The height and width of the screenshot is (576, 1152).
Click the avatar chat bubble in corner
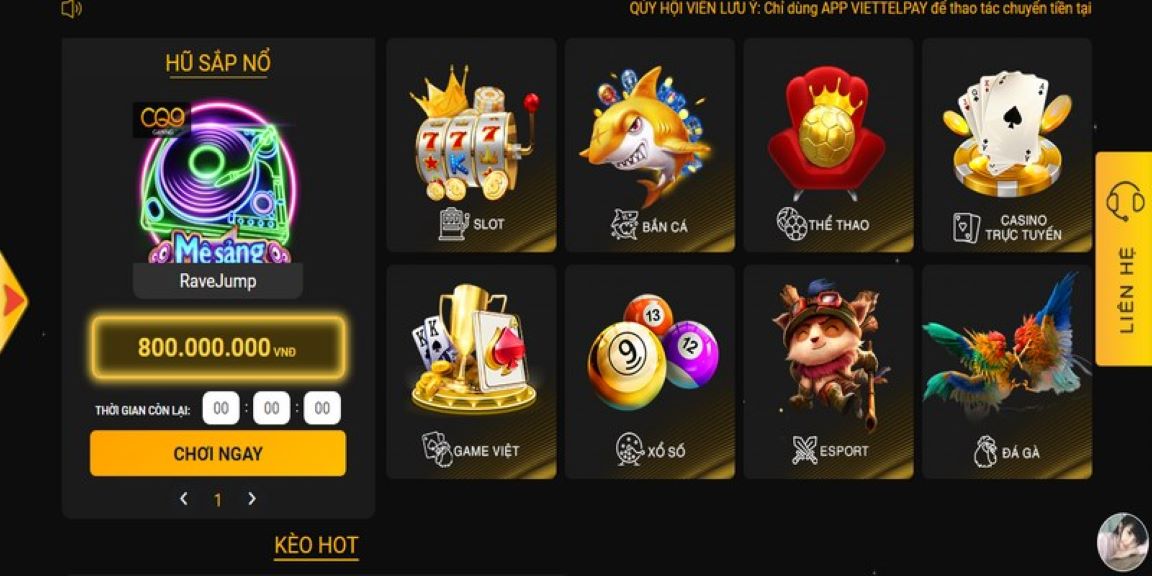1122,543
